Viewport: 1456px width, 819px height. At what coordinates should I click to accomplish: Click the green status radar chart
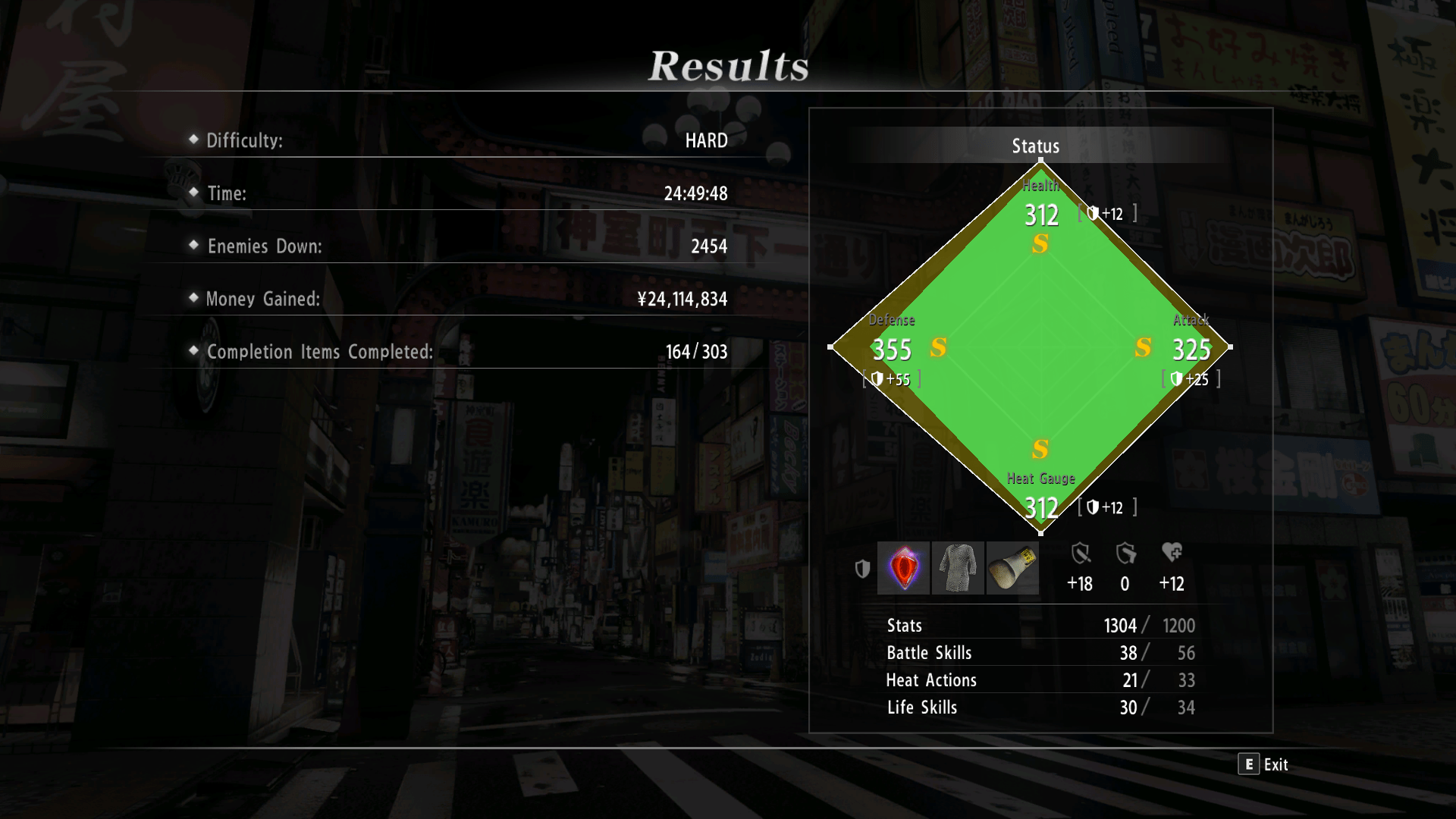point(1040,349)
